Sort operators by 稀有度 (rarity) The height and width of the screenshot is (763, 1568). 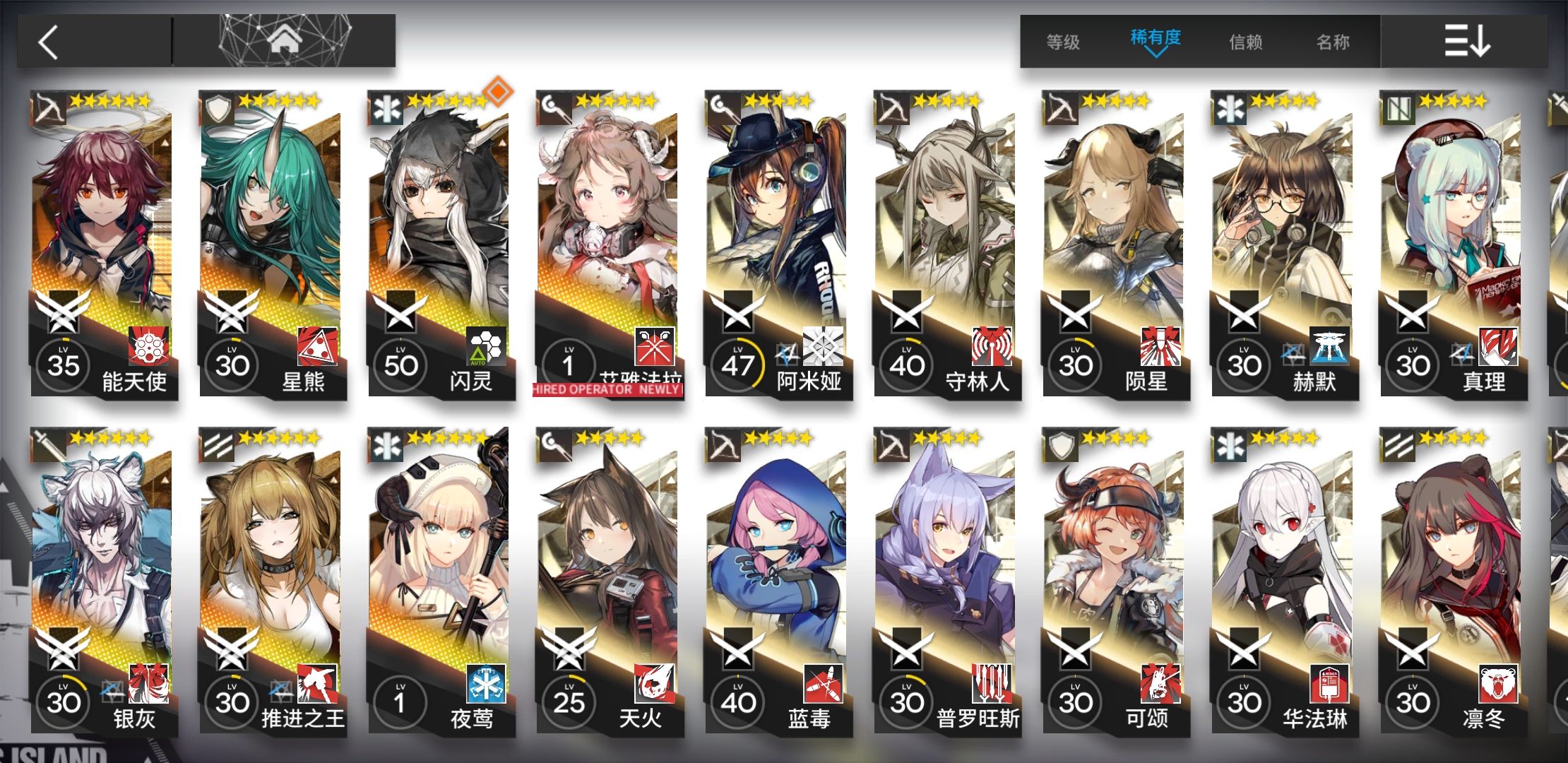point(1156,39)
